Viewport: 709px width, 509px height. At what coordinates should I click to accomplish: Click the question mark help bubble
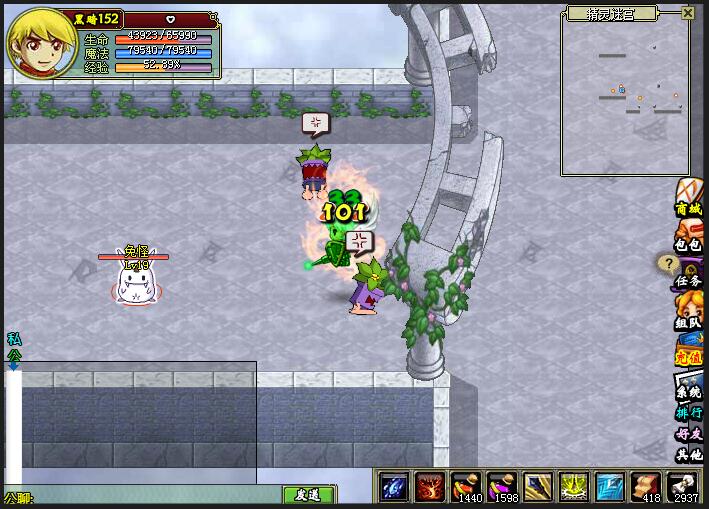(x=667, y=263)
